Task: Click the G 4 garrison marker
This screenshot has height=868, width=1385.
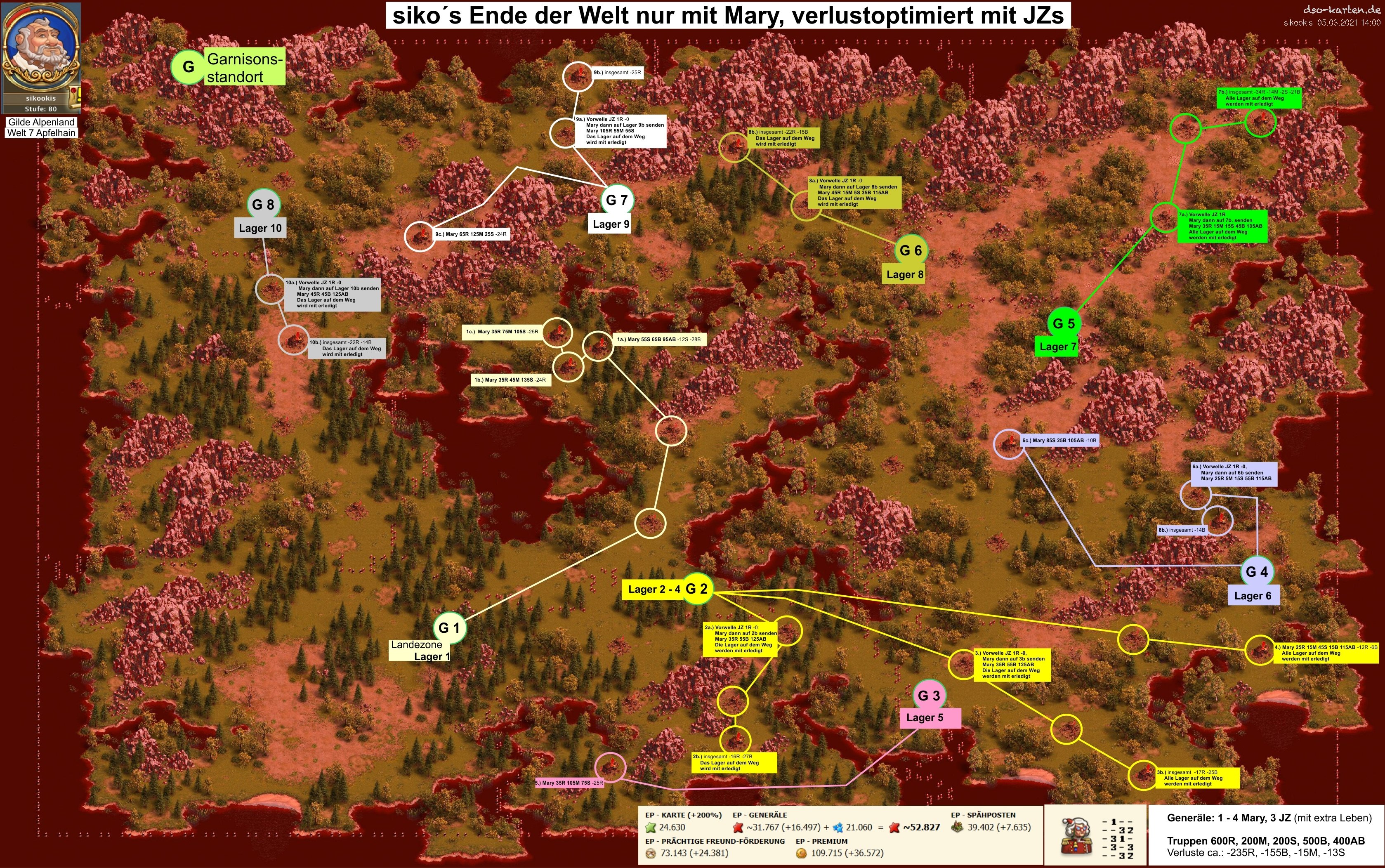Action: pos(1257,572)
